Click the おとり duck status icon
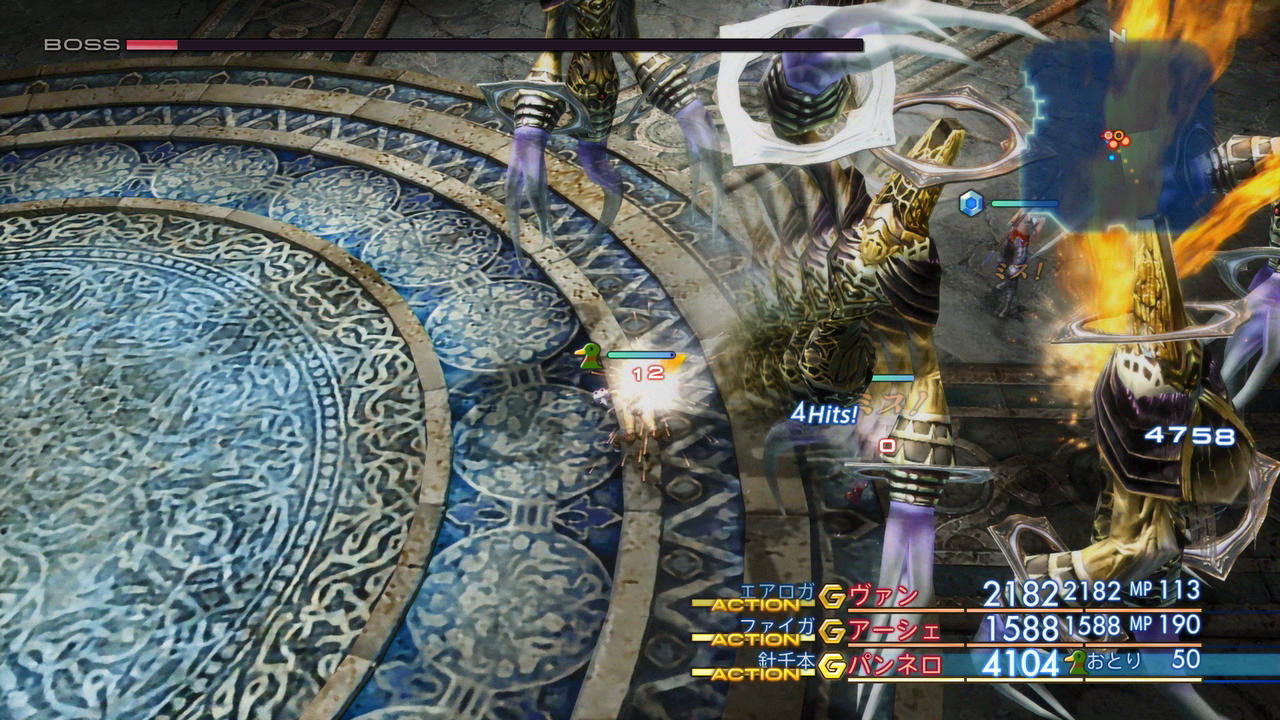 pos(1077,661)
